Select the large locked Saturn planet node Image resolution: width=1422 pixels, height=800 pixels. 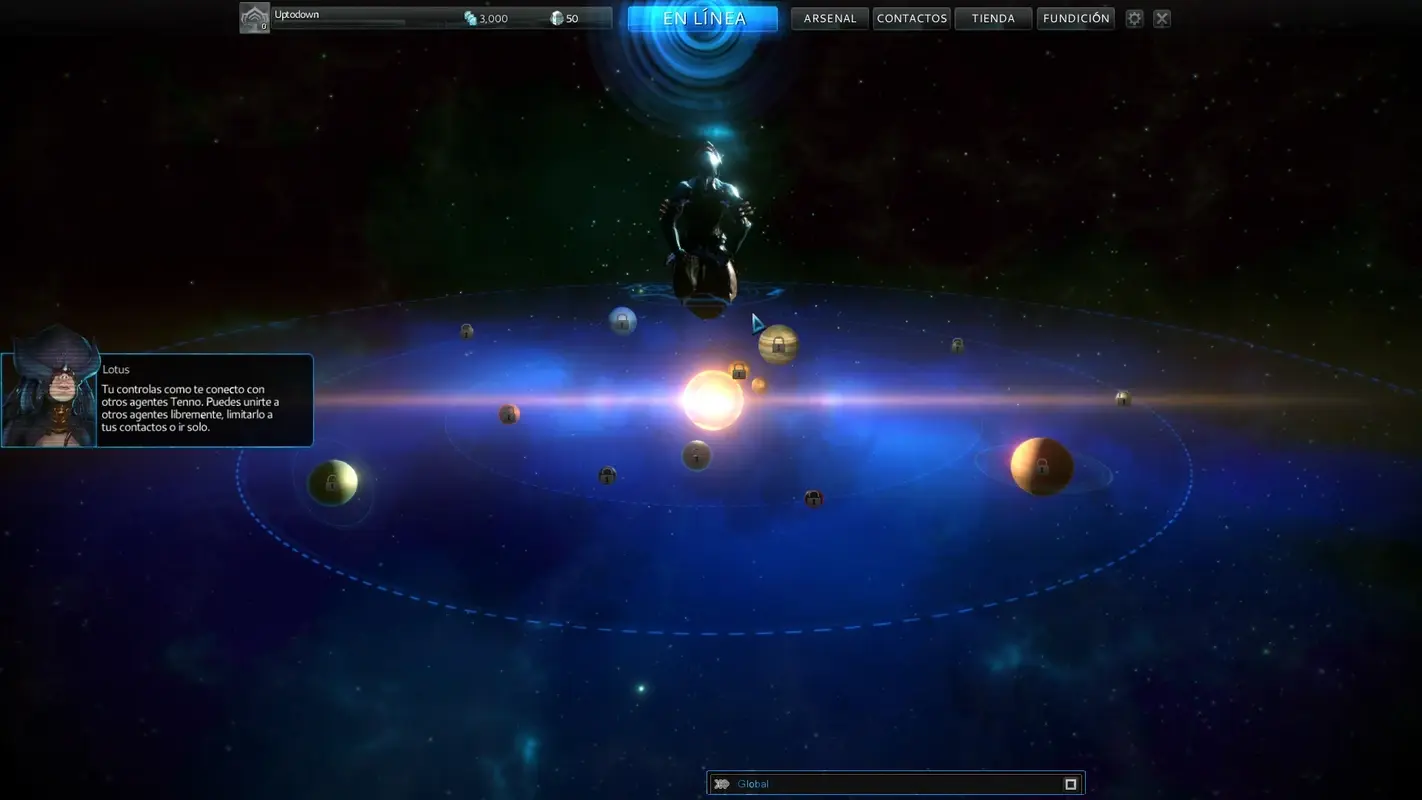(x=777, y=344)
